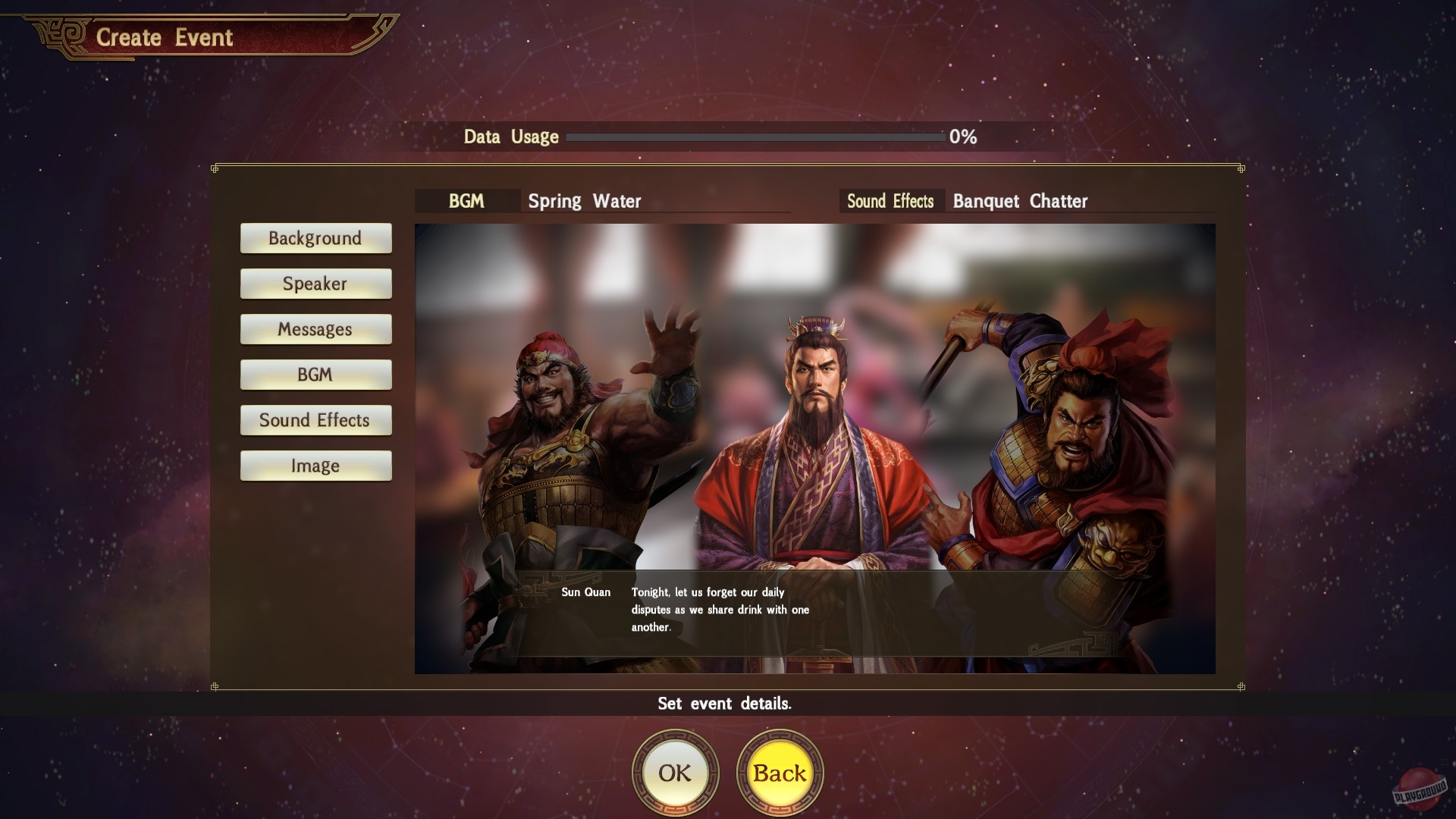Open the Spring Water BGM selector
Viewport: 1456px width, 819px height.
click(584, 201)
